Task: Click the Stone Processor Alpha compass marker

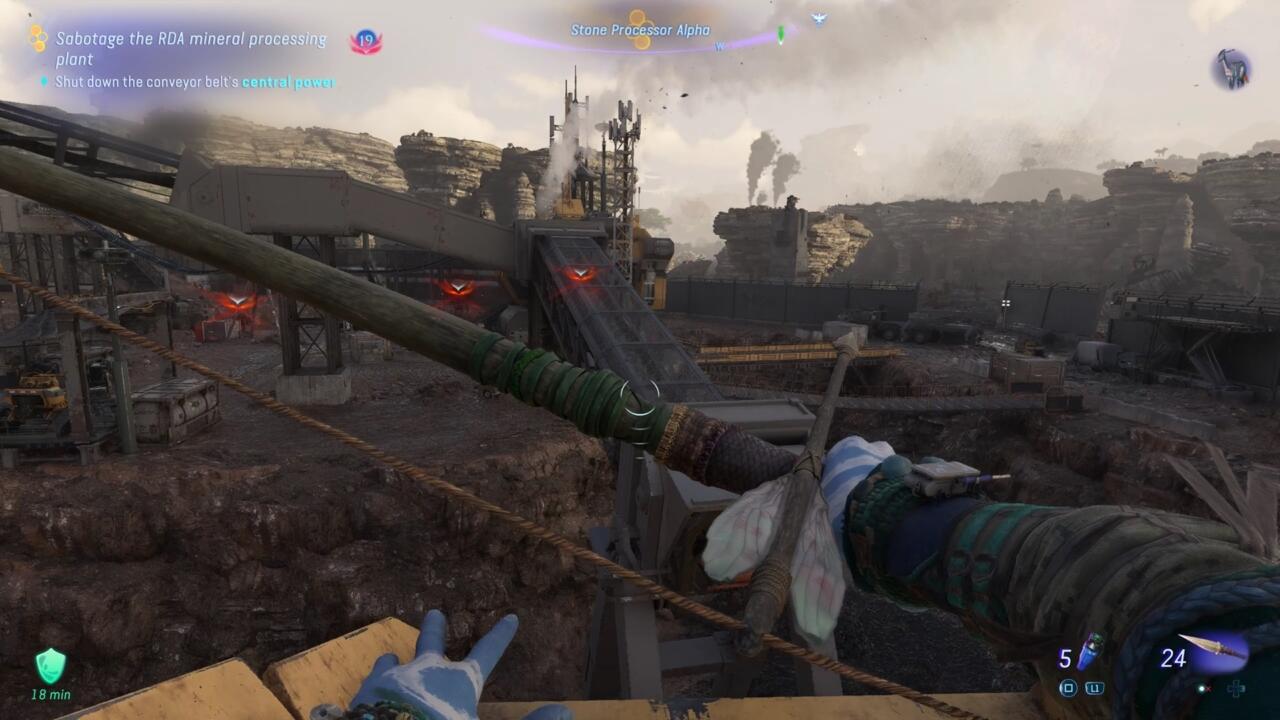Action: click(640, 29)
